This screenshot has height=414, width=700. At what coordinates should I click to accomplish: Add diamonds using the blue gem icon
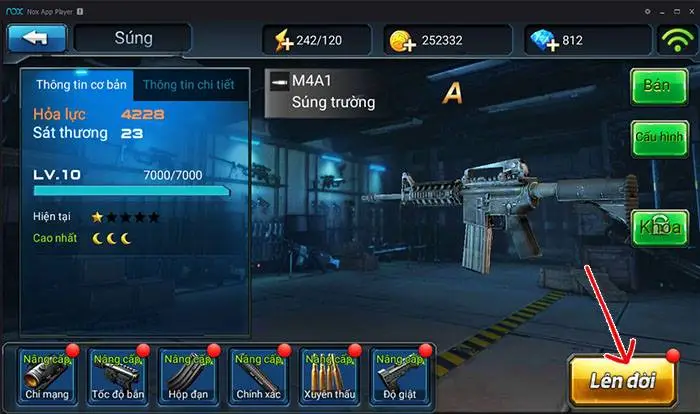click(541, 41)
